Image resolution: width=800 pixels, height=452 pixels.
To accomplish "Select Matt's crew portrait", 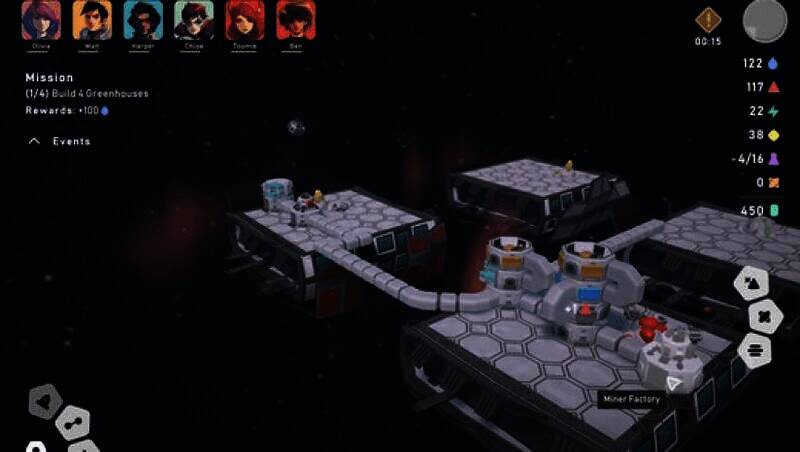I will [92, 20].
